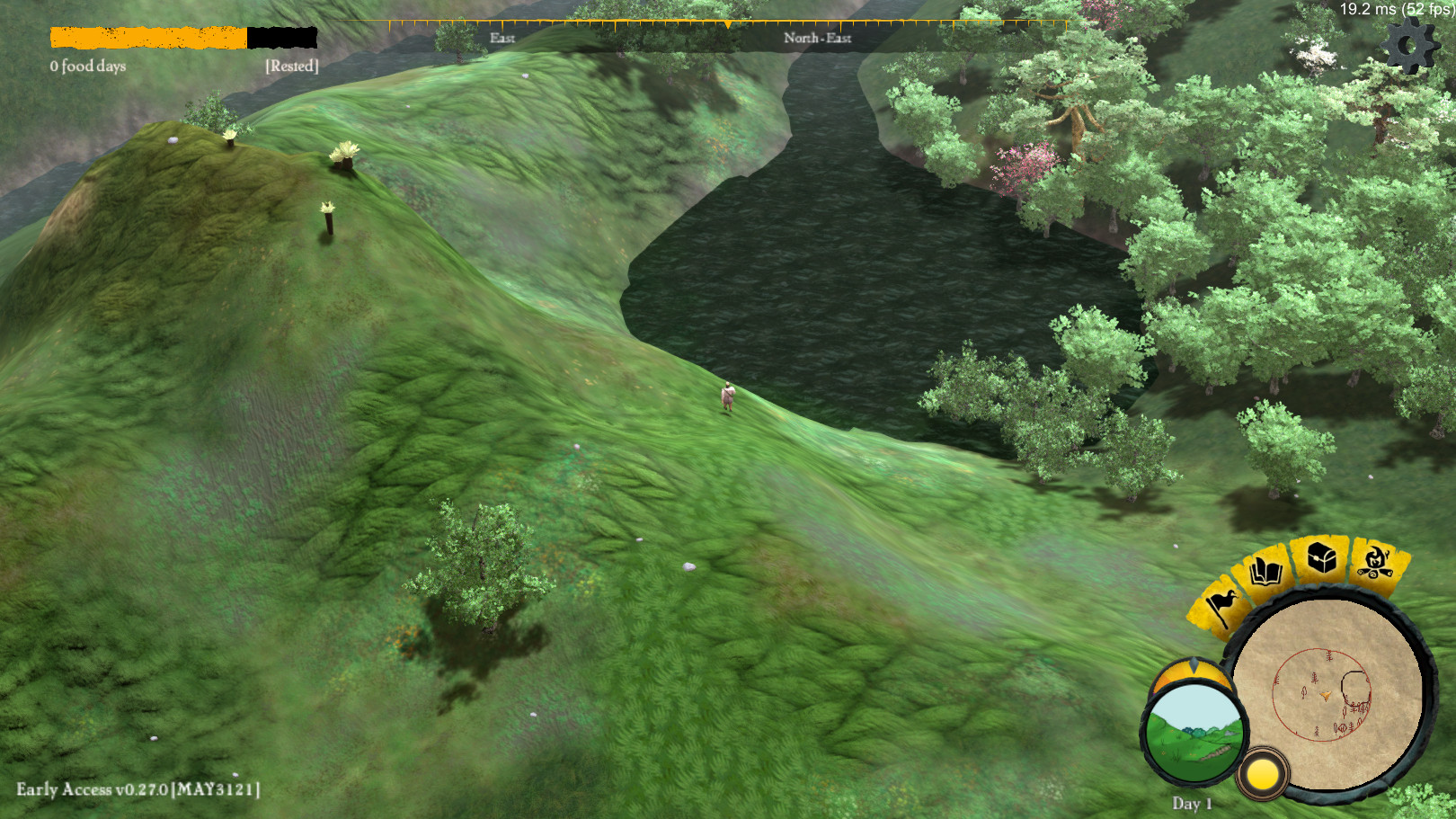Viewport: 1456px width, 819px height.
Task: Open the inventory chest icon
Action: pyautogui.click(x=1321, y=557)
